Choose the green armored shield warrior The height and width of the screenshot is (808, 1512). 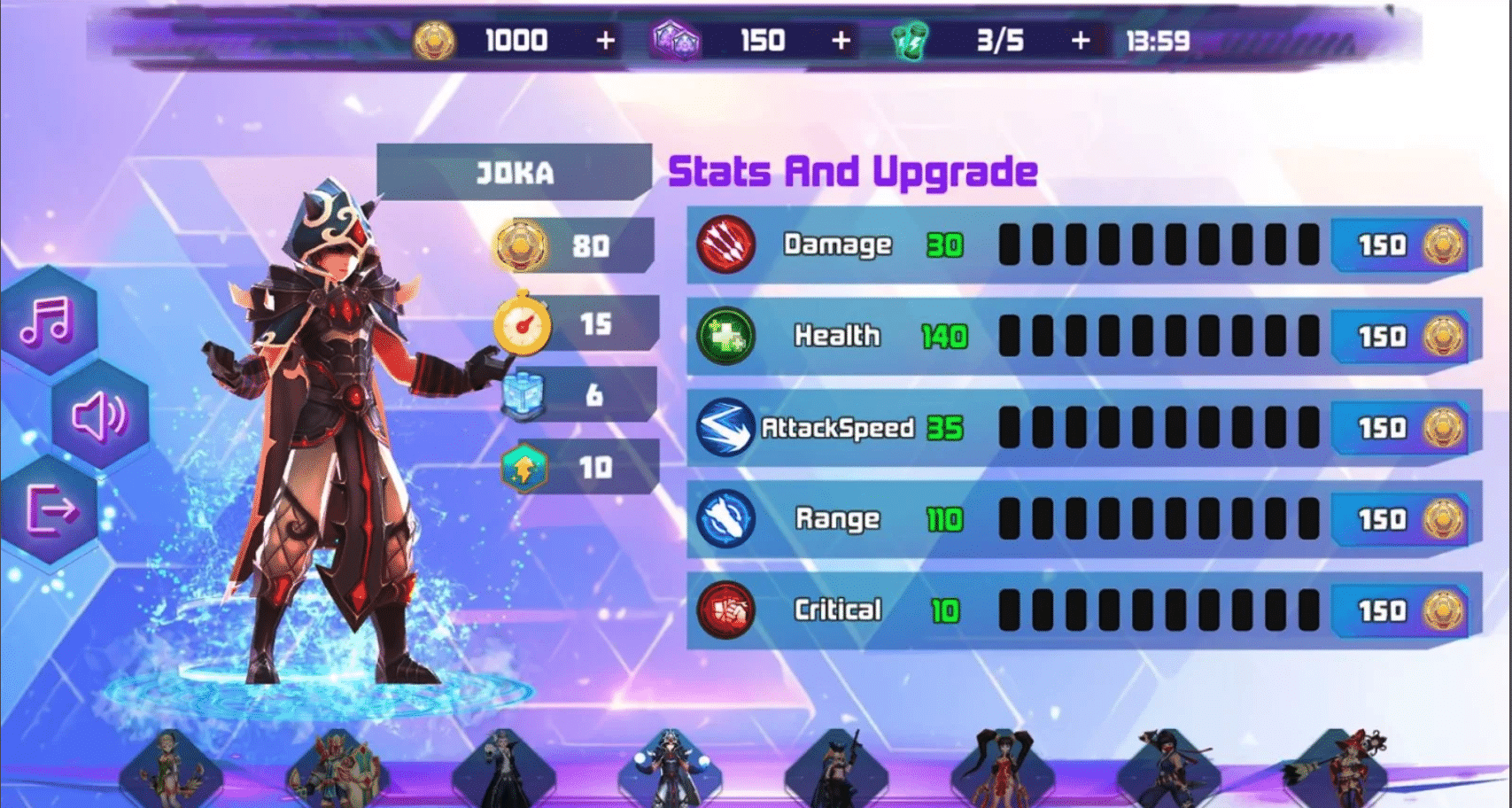tap(337, 769)
